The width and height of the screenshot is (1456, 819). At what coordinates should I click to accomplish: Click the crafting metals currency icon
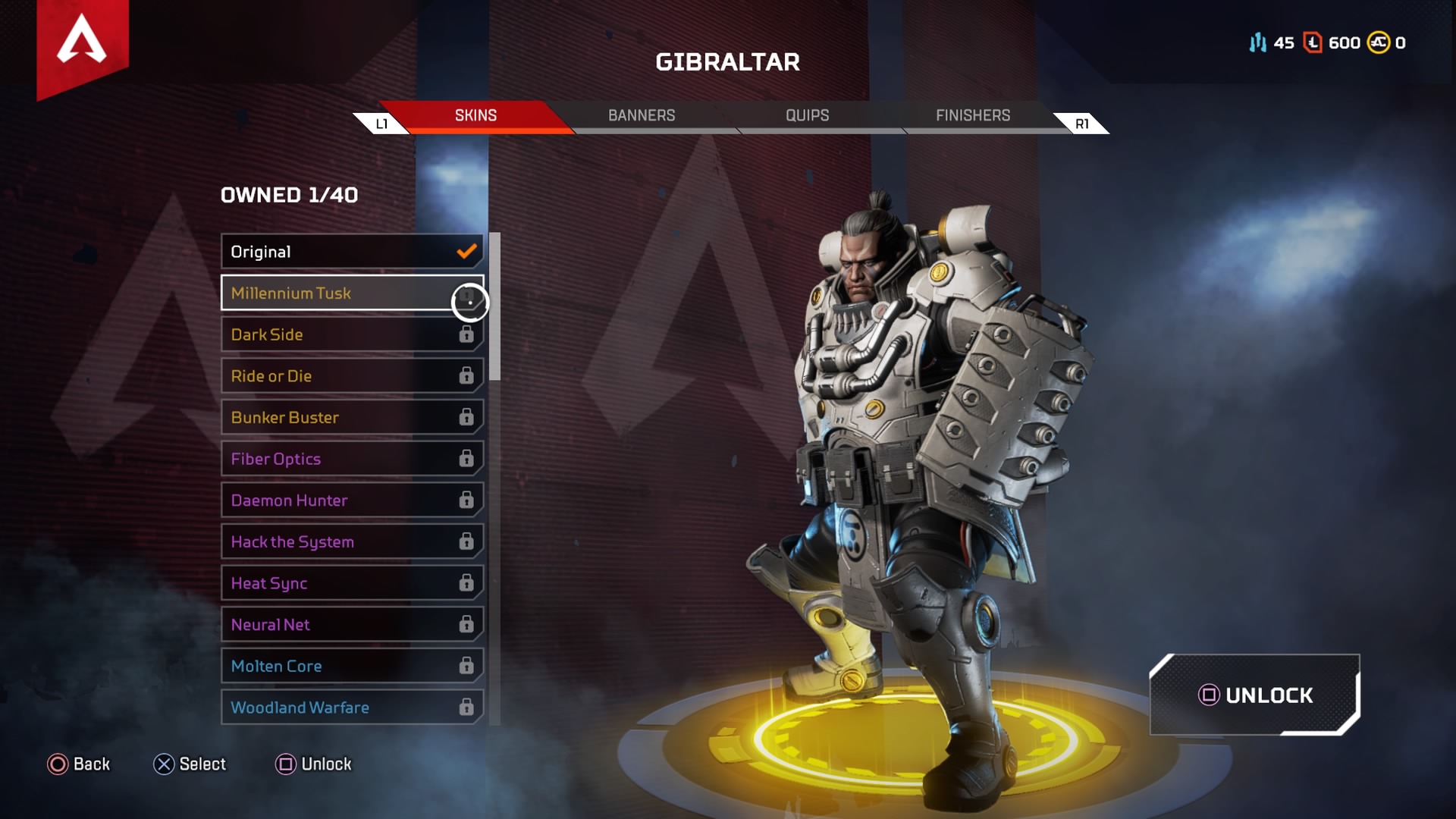[1258, 43]
